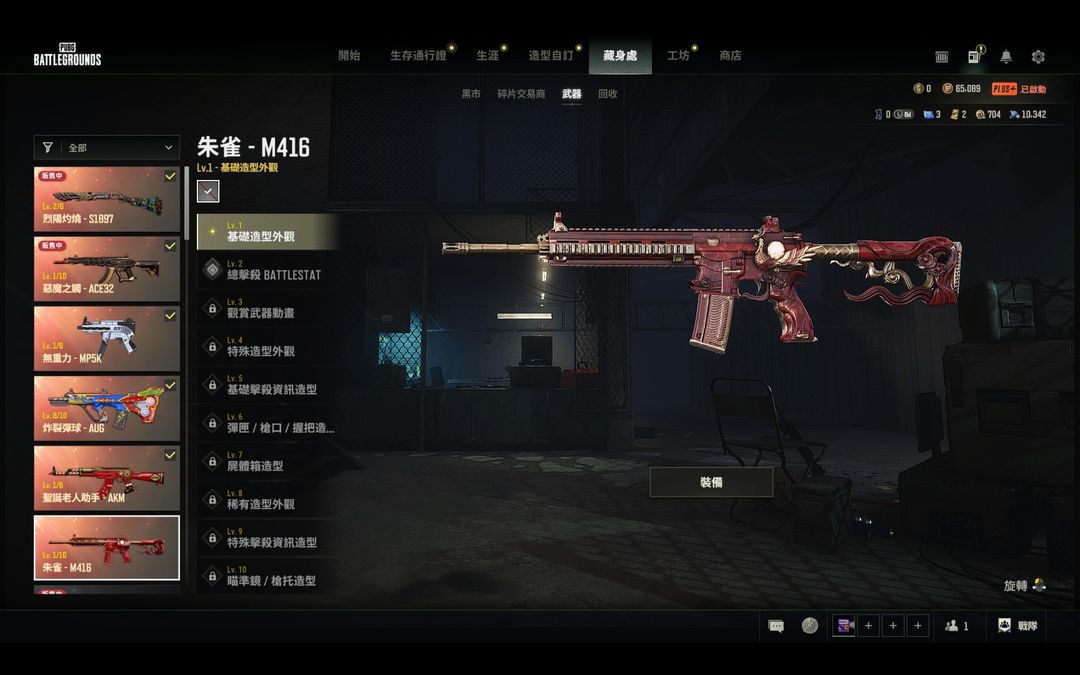This screenshot has width=1080, height=675.
Task: Open the 碎片交易商 sub-tab
Action: click(521, 94)
